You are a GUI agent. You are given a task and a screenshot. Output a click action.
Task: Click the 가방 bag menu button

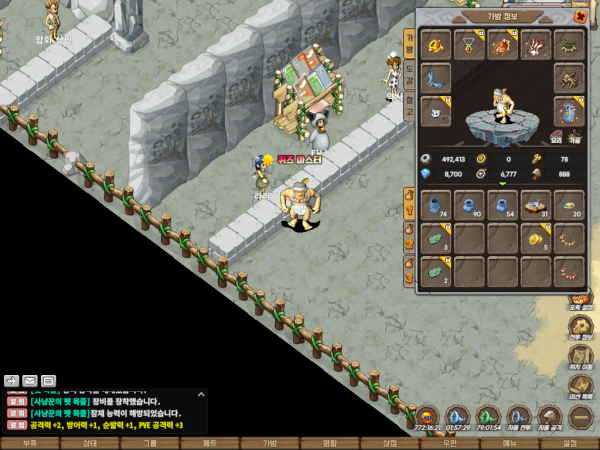tap(270, 443)
